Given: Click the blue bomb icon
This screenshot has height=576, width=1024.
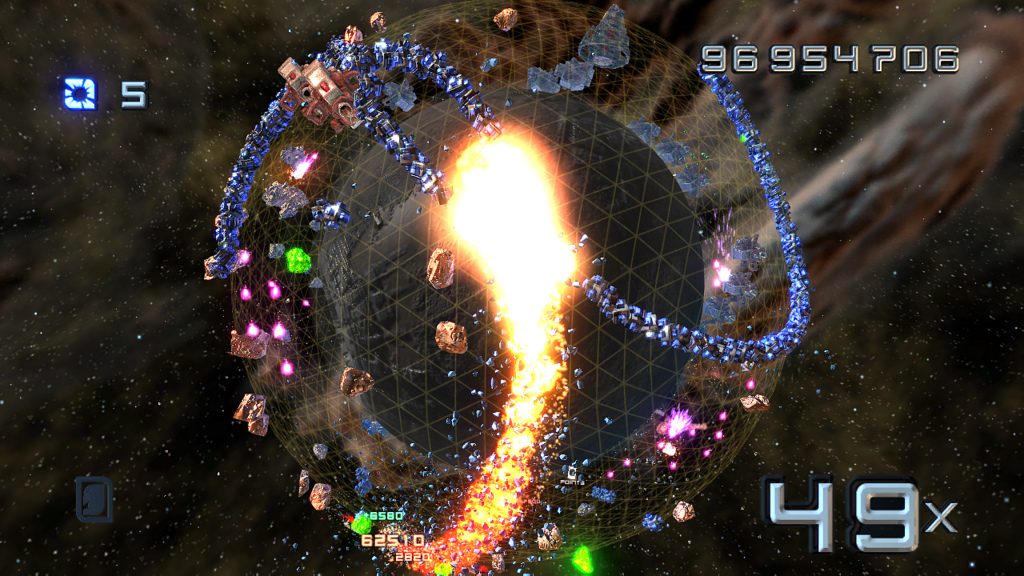Looking at the screenshot, I should pyautogui.click(x=80, y=94).
